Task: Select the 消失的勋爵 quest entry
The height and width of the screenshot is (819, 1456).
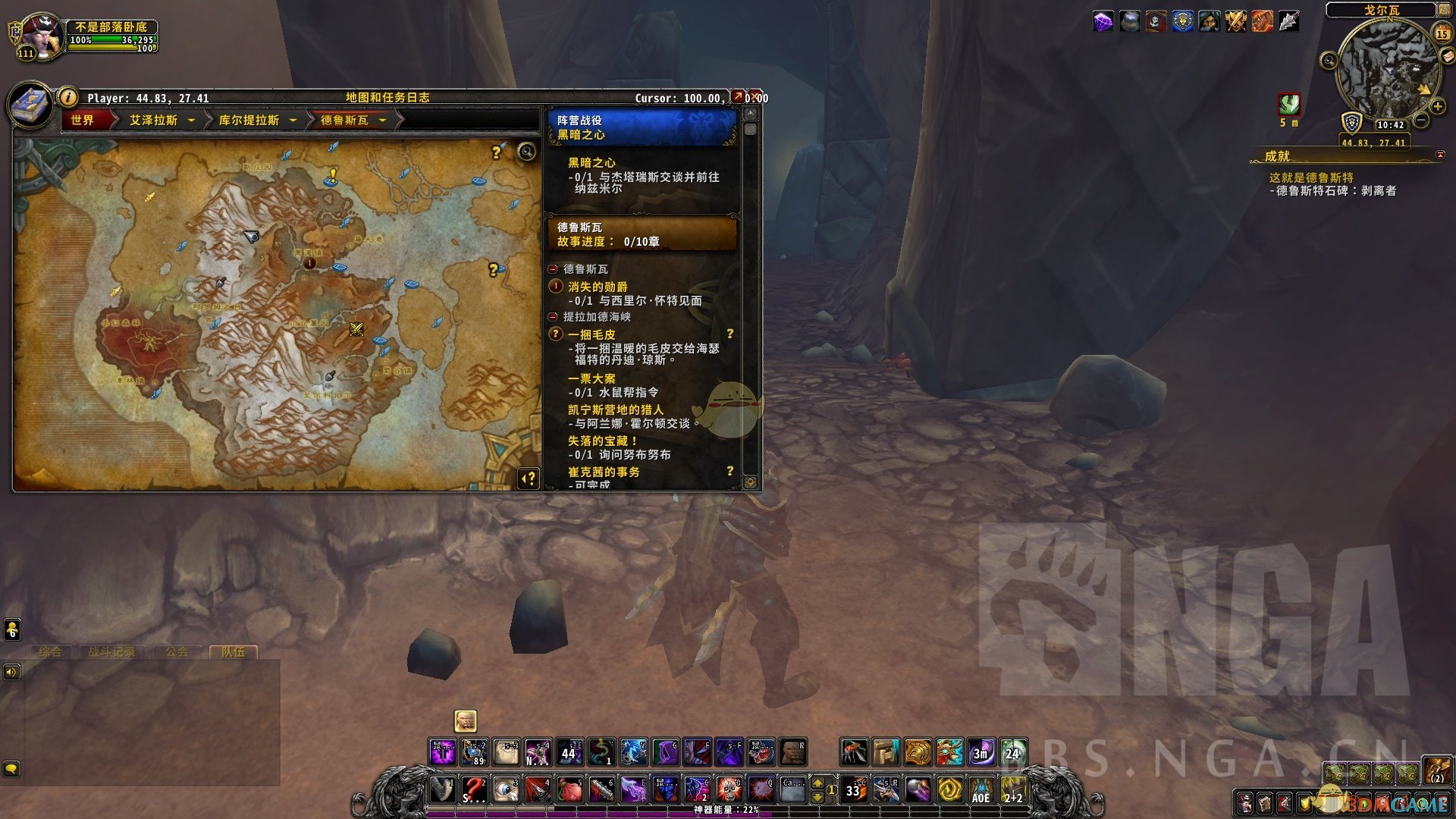Action: pos(598,287)
